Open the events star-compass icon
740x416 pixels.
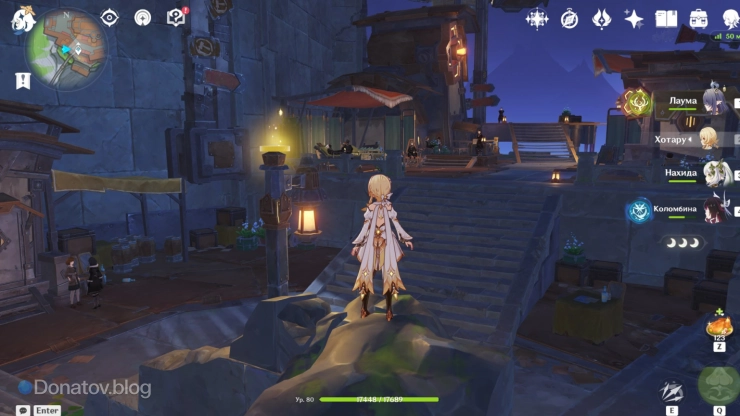pyautogui.click(x=537, y=18)
